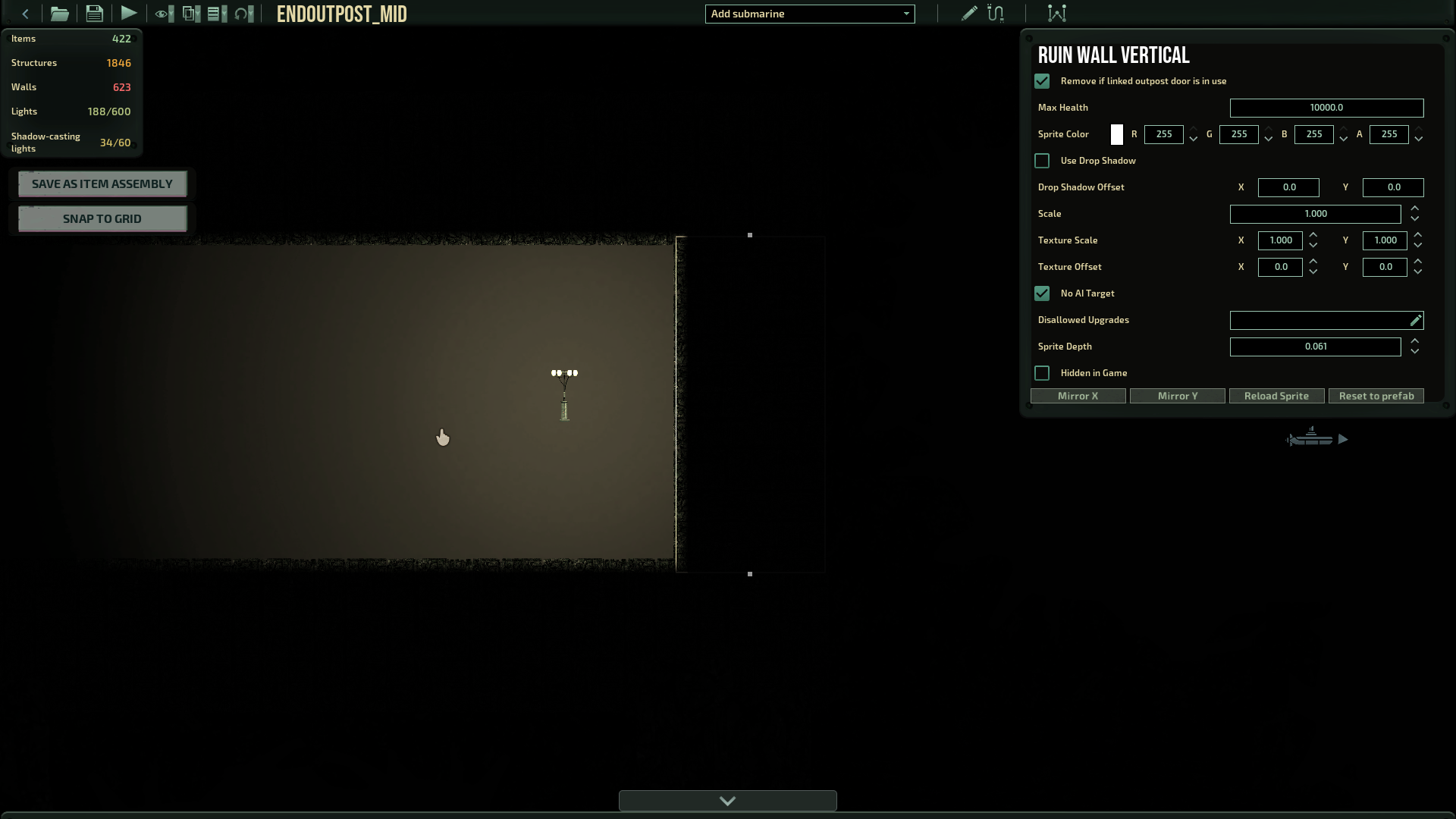Viewport: 1456px width, 819px height.
Task: Open a submarine file via the folder icon
Action: (x=59, y=13)
